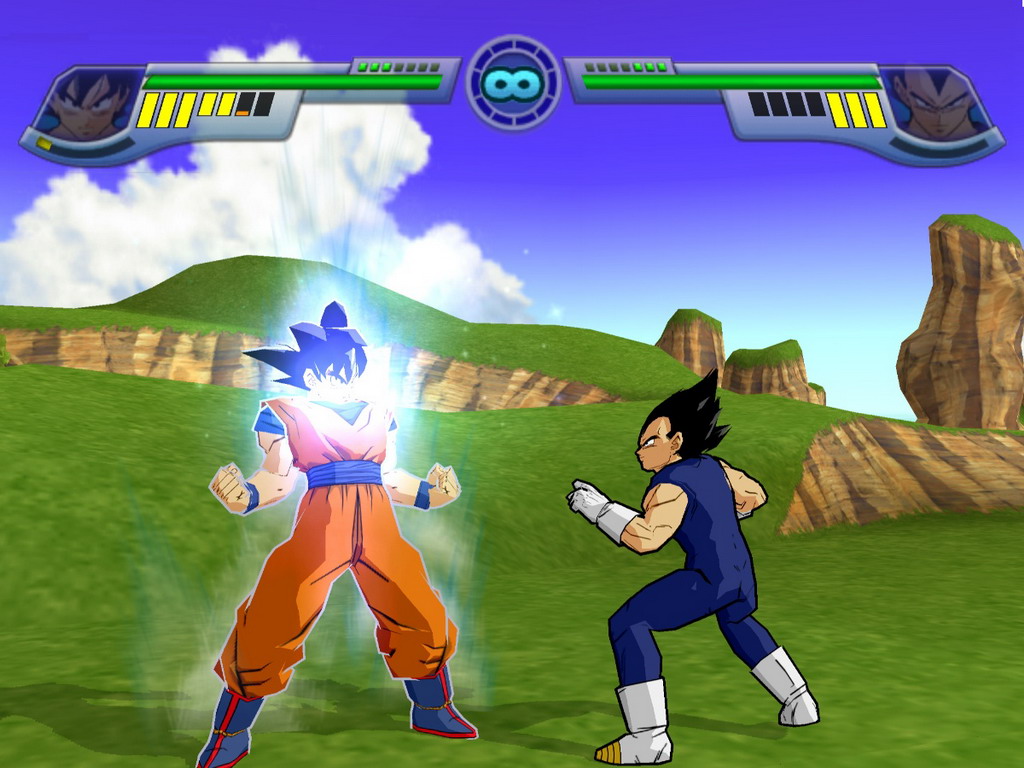1024x768 pixels.
Task: Click Vegeta's character portrait
Action: click(937, 105)
